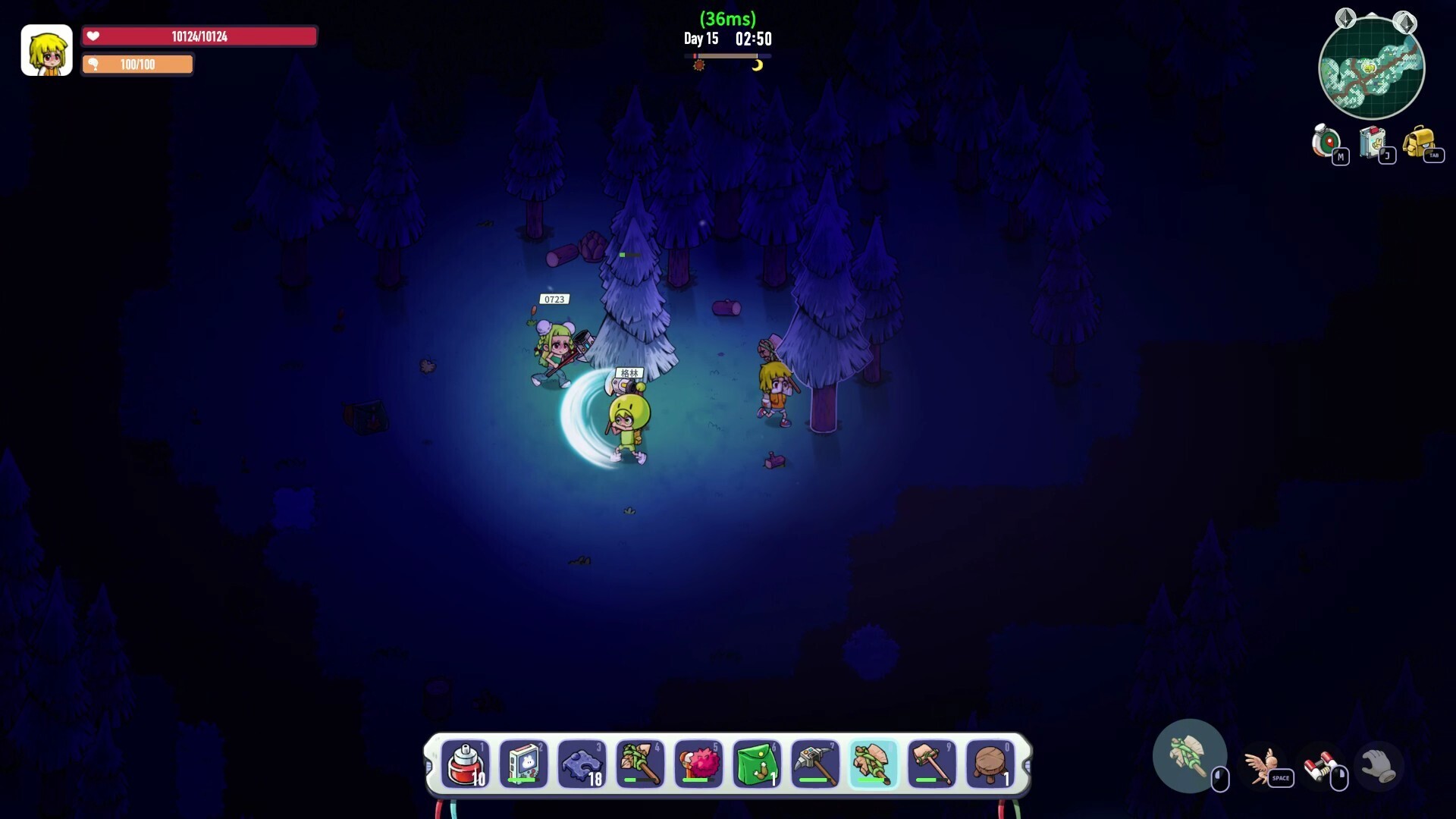Activate the stone axe attack button
Screen dimensions: 1456x819
point(1189,756)
